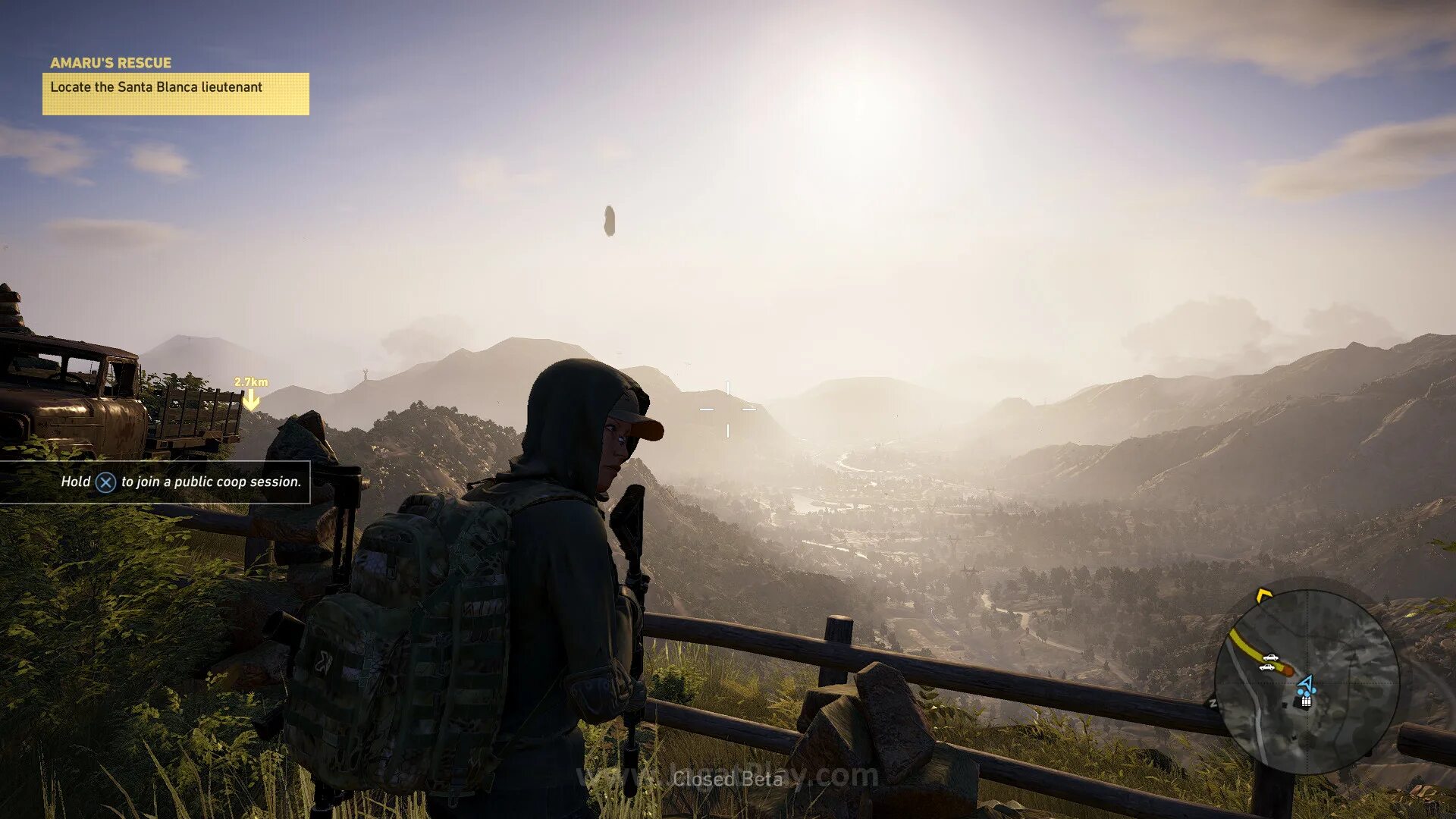Click the yellow waypoint chevron on the minimap edge
1456x819 pixels.
[x=1263, y=595]
